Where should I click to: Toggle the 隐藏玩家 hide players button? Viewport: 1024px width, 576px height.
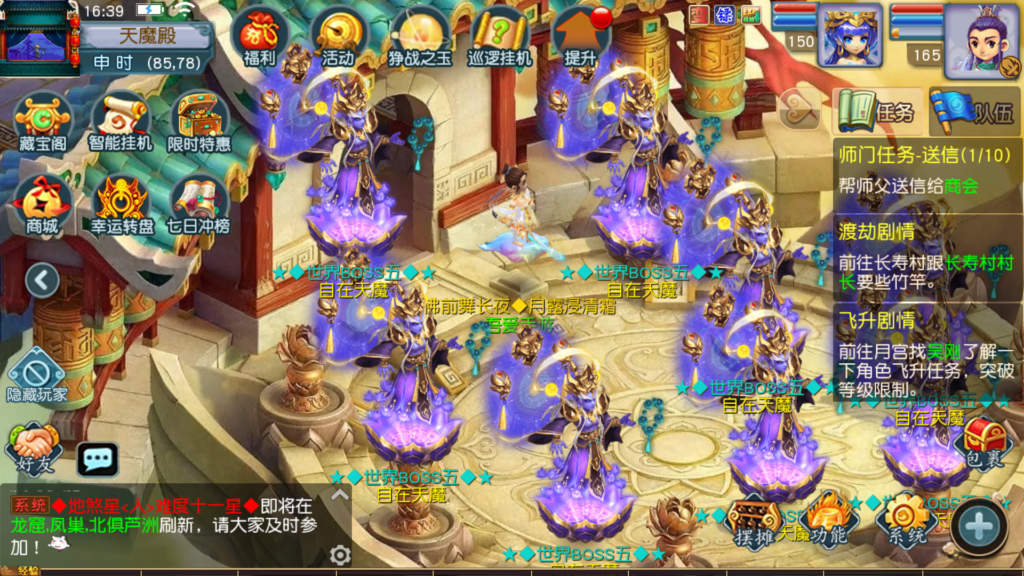click(x=37, y=375)
